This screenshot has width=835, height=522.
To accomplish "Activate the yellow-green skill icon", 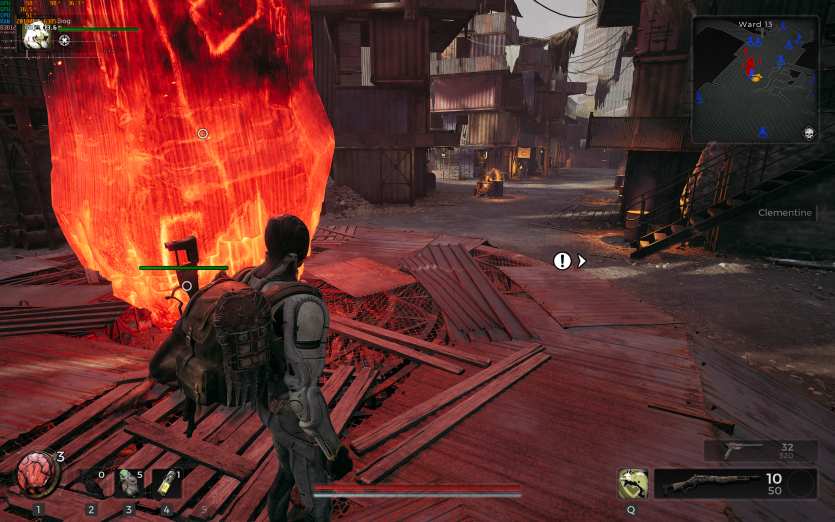I will point(632,484).
